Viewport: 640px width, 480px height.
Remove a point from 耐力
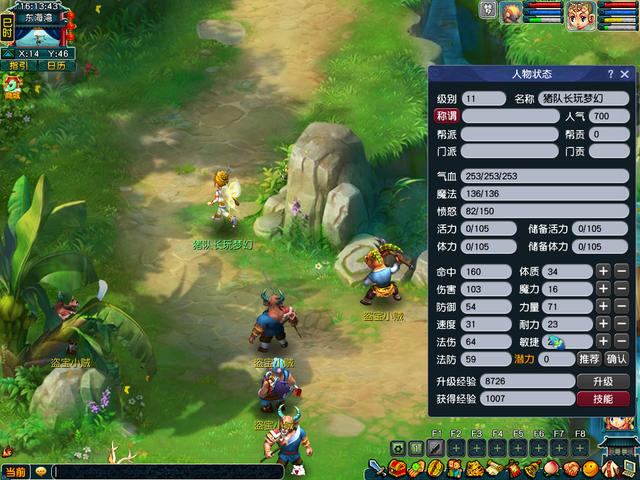coord(621,324)
